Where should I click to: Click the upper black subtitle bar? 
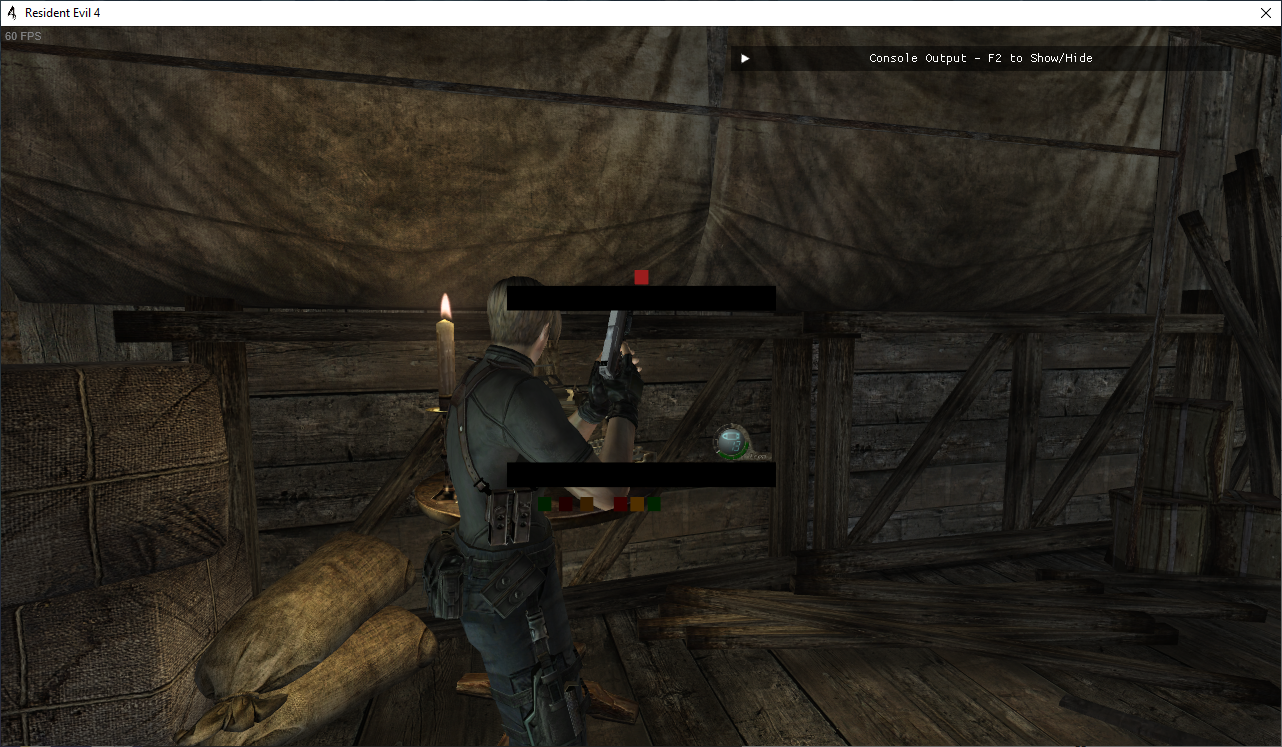(640, 297)
